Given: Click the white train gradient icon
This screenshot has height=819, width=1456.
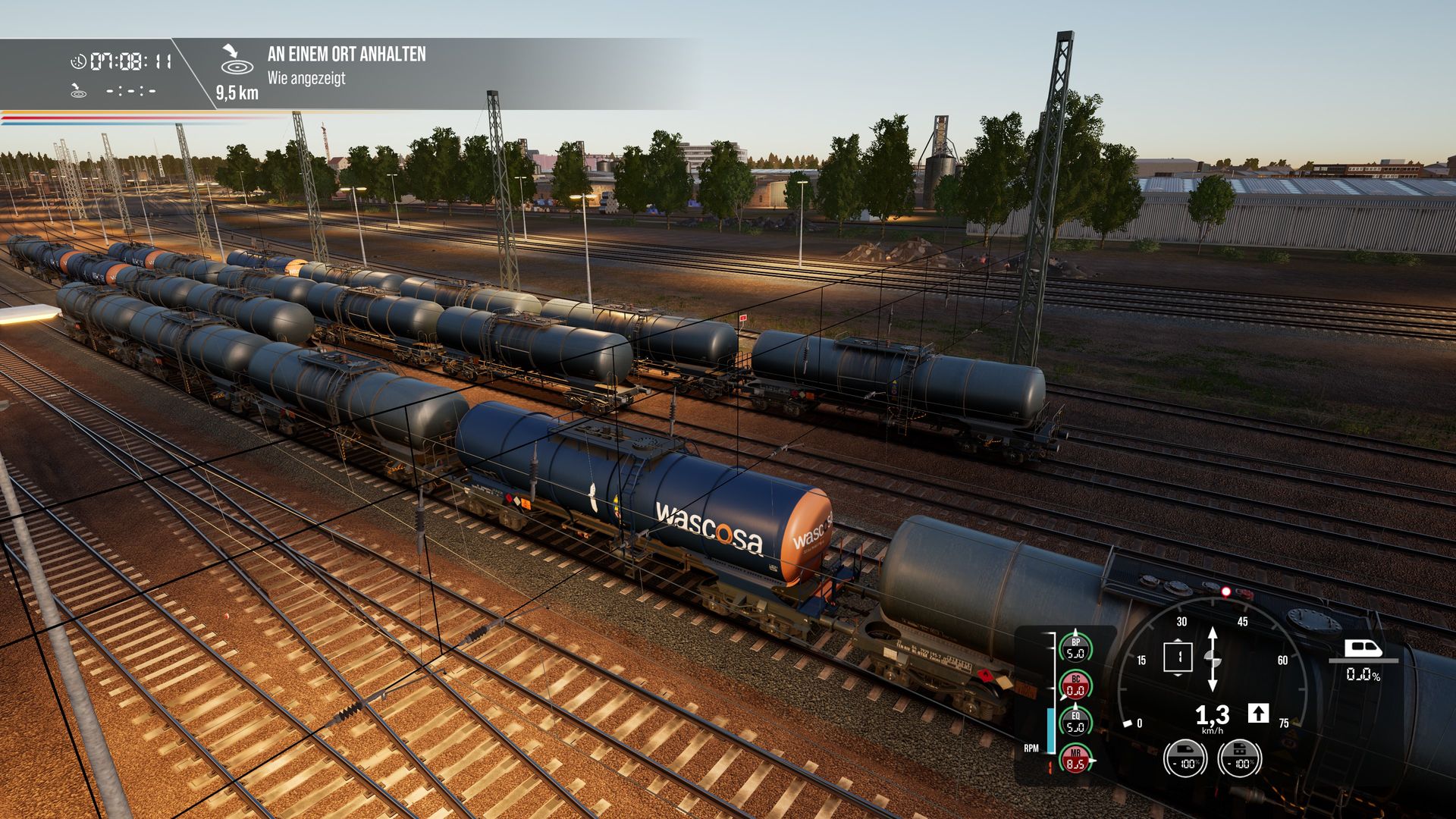Looking at the screenshot, I should (1363, 648).
